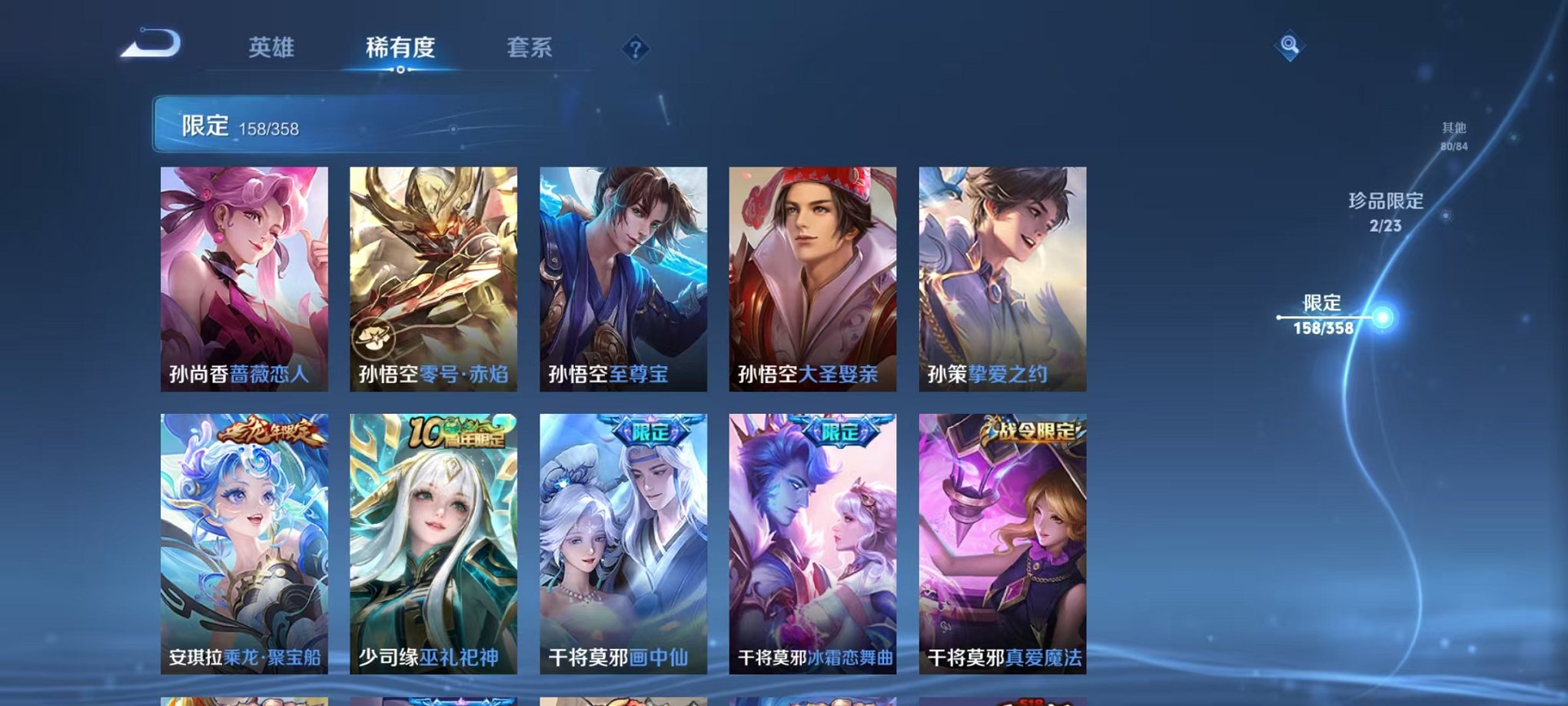Open help via the question mark icon
Screen dimensions: 1568x706
(635, 50)
